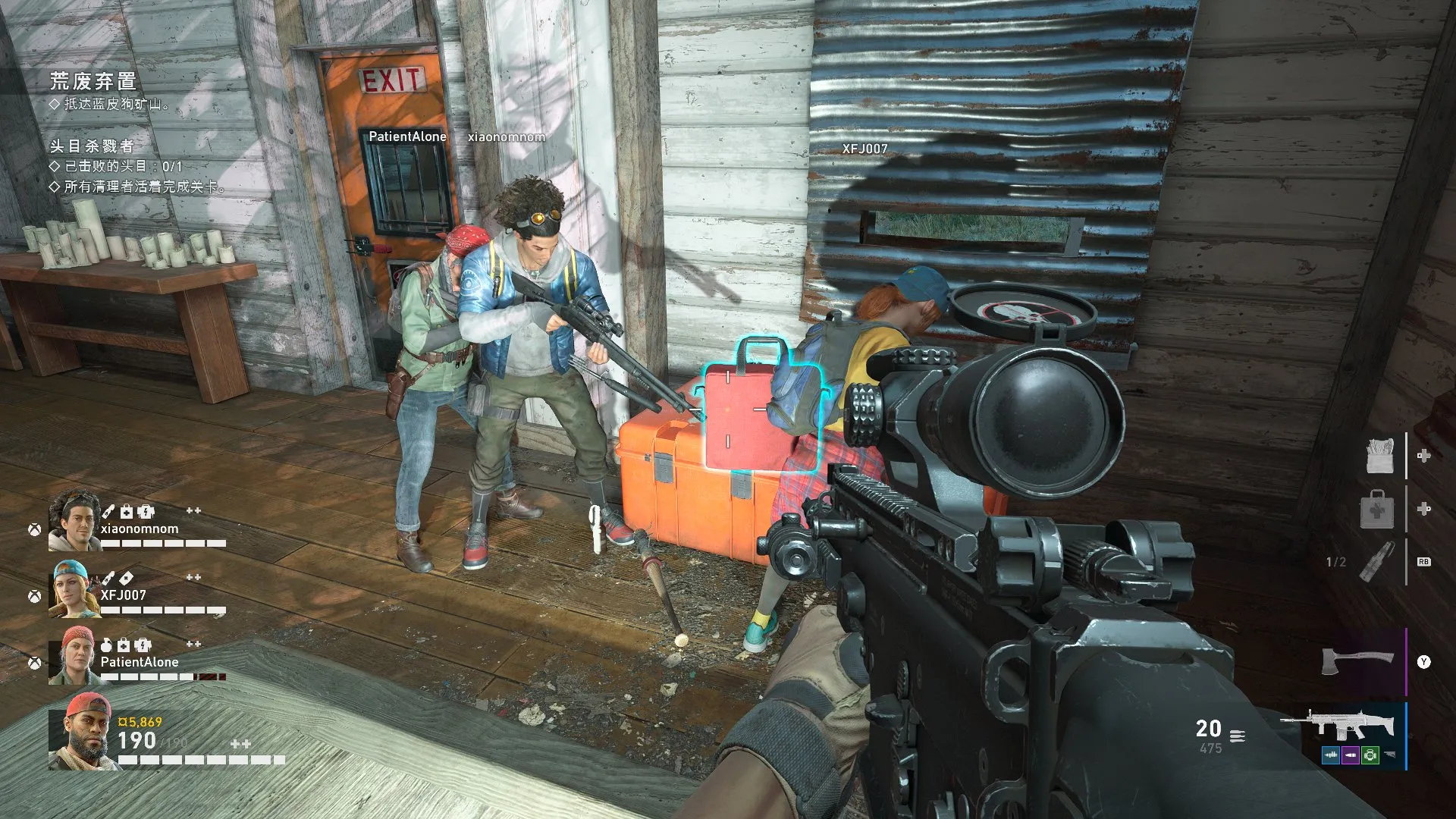Click the 5,869 copper currency icon
The width and height of the screenshot is (1456, 819).
tap(122, 722)
